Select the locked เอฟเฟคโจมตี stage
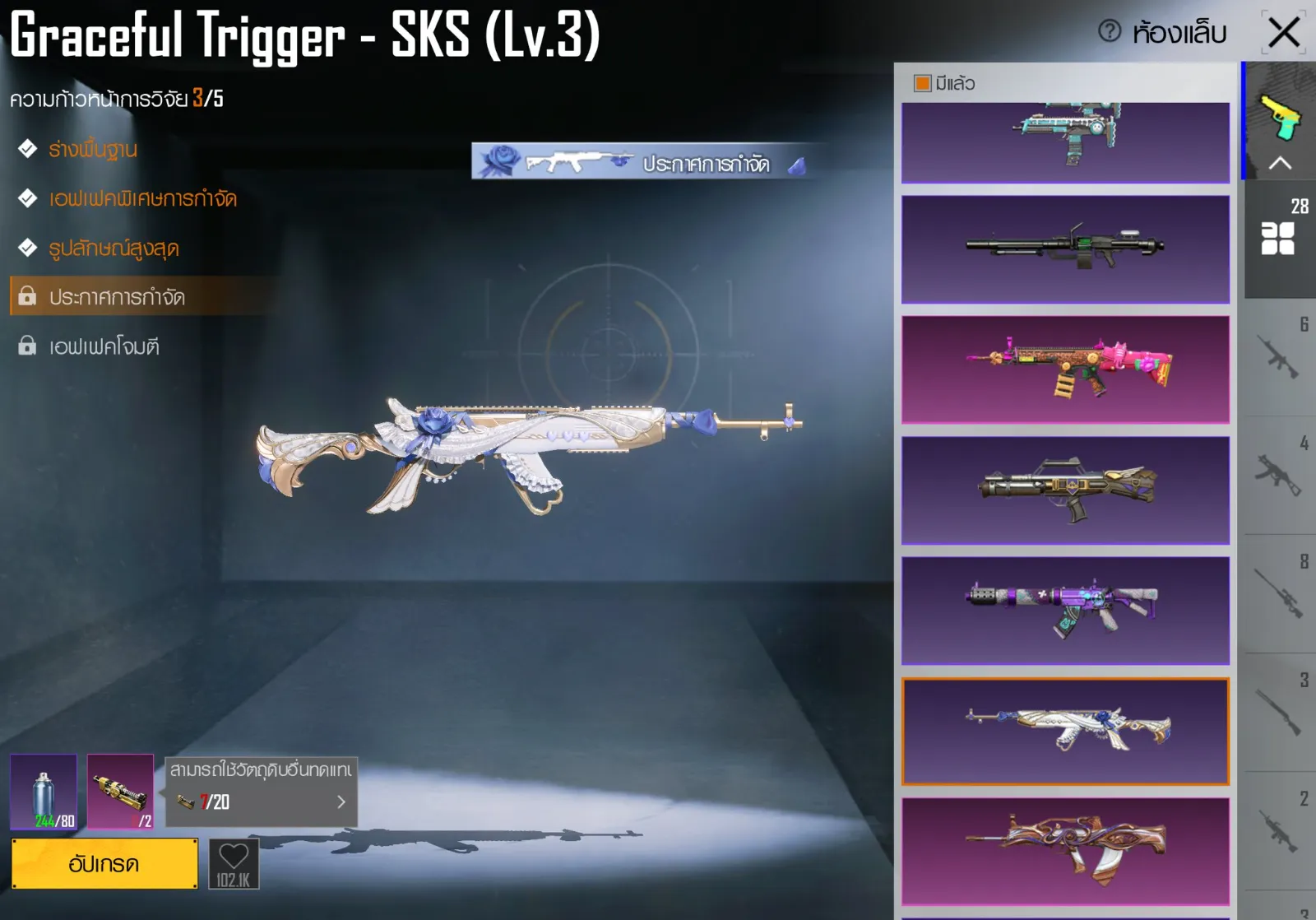The image size is (1316, 920). pyautogui.click(x=104, y=346)
